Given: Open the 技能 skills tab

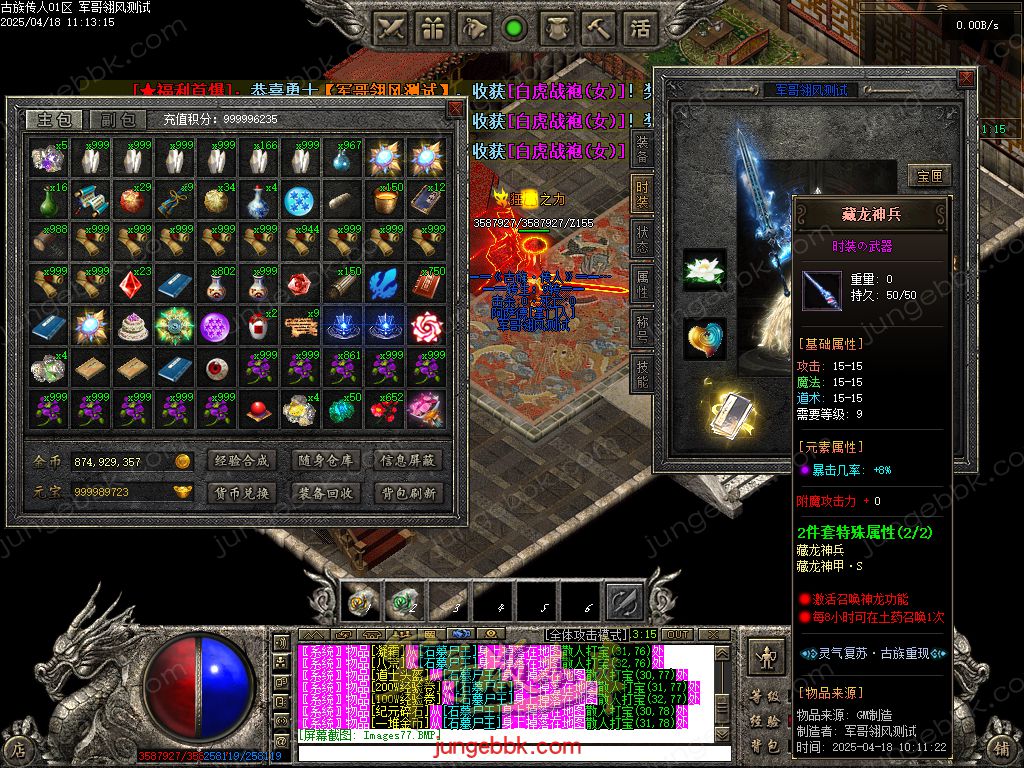Looking at the screenshot, I should point(641,372).
